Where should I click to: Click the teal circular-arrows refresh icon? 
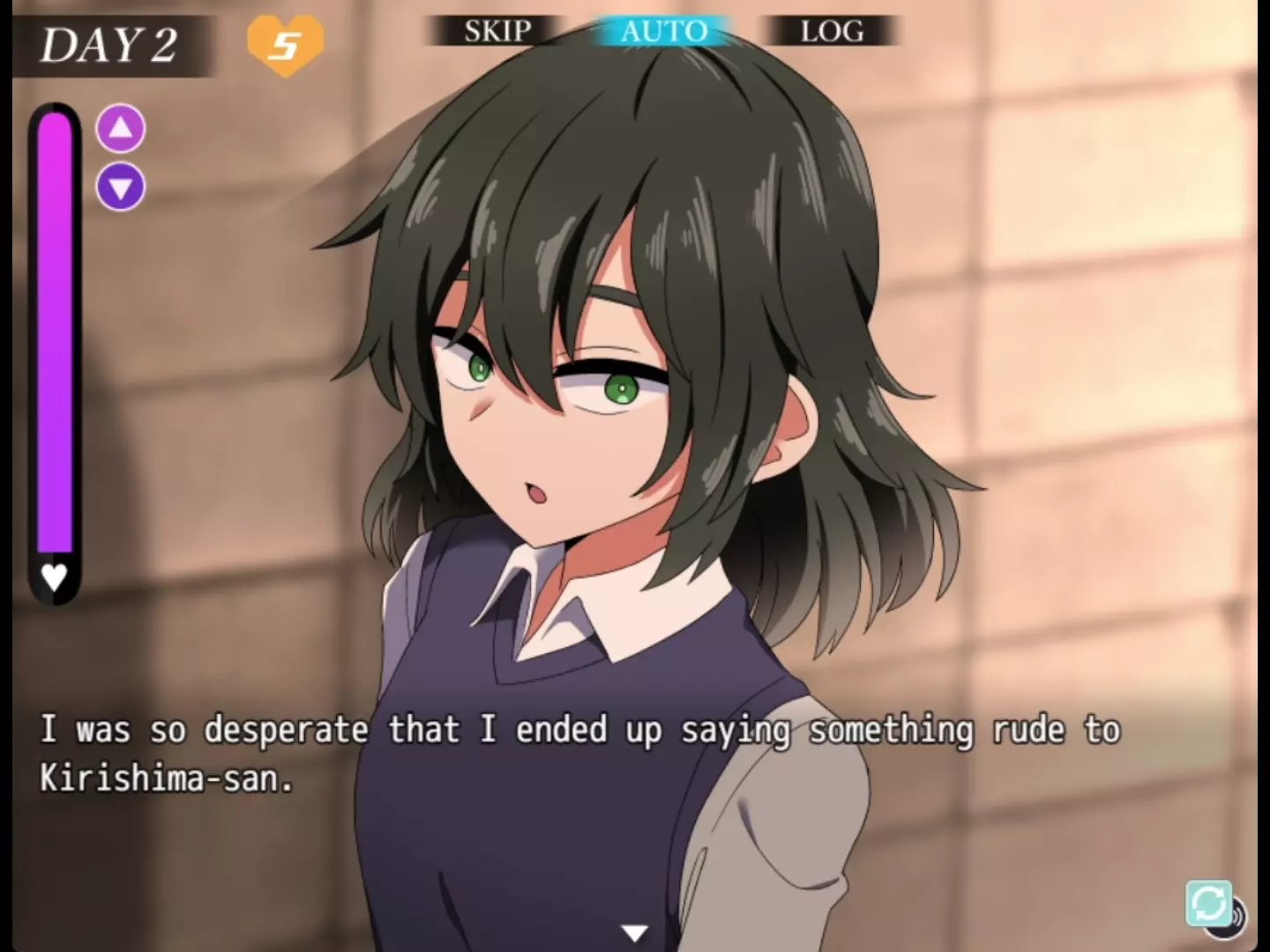[x=1207, y=903]
